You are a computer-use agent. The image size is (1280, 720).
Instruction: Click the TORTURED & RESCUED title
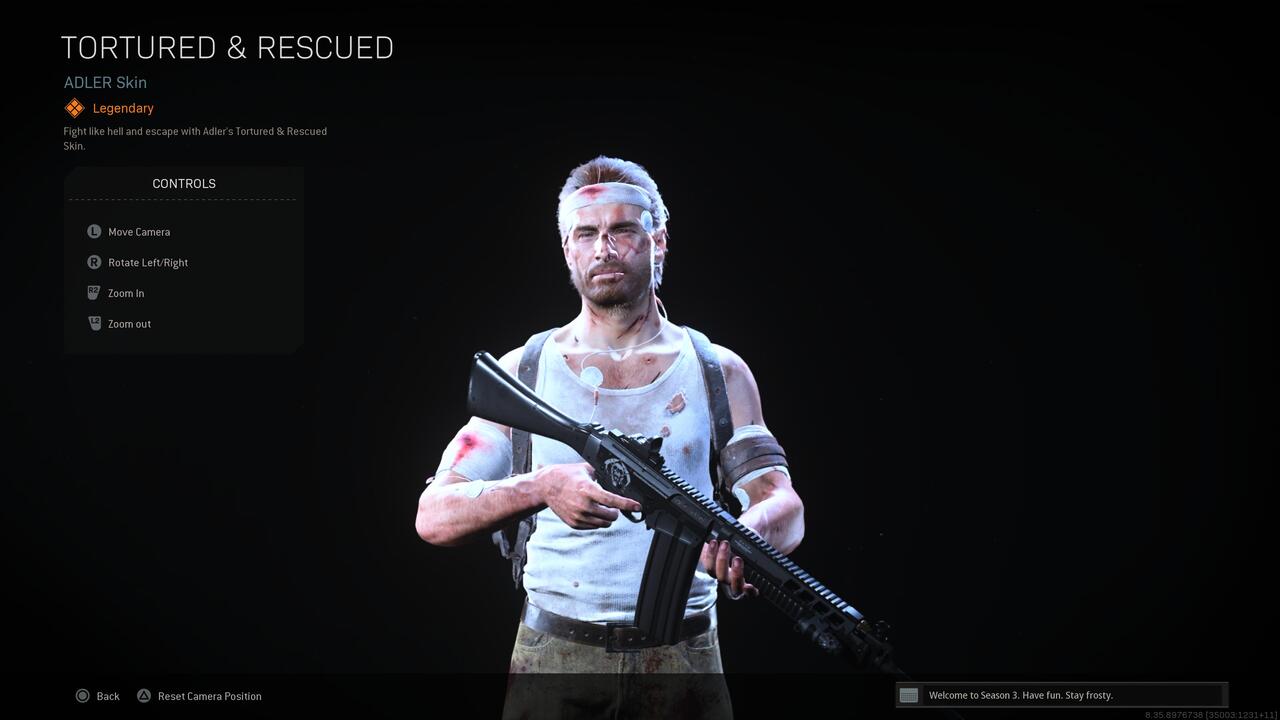pyautogui.click(x=227, y=47)
